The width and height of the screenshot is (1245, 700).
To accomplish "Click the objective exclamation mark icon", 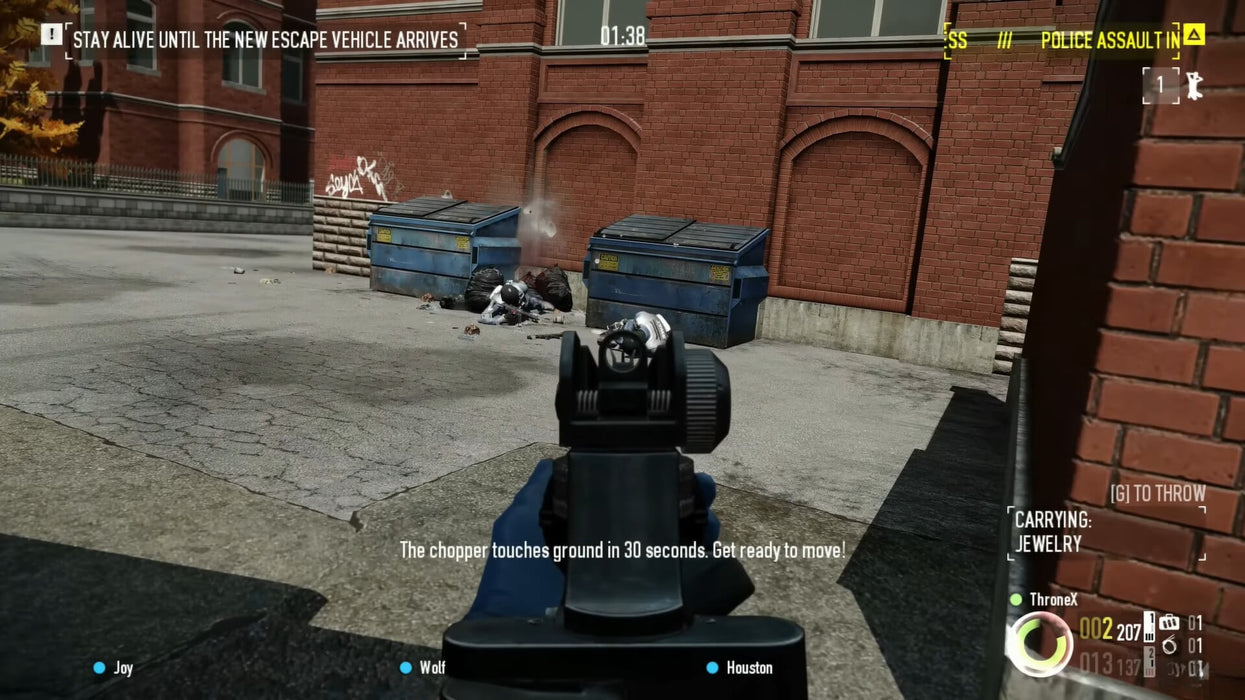I will coord(51,35).
